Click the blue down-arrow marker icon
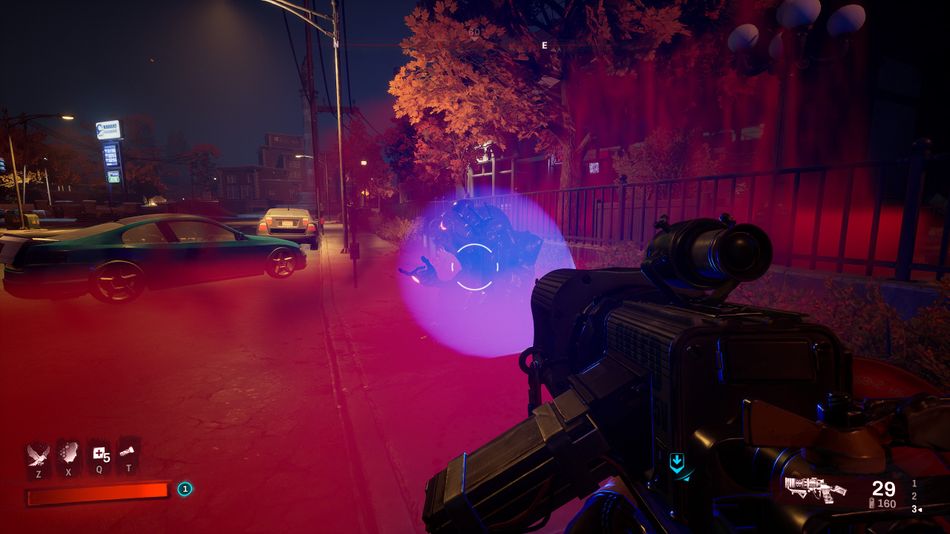This screenshot has width=950, height=534. 677,462
